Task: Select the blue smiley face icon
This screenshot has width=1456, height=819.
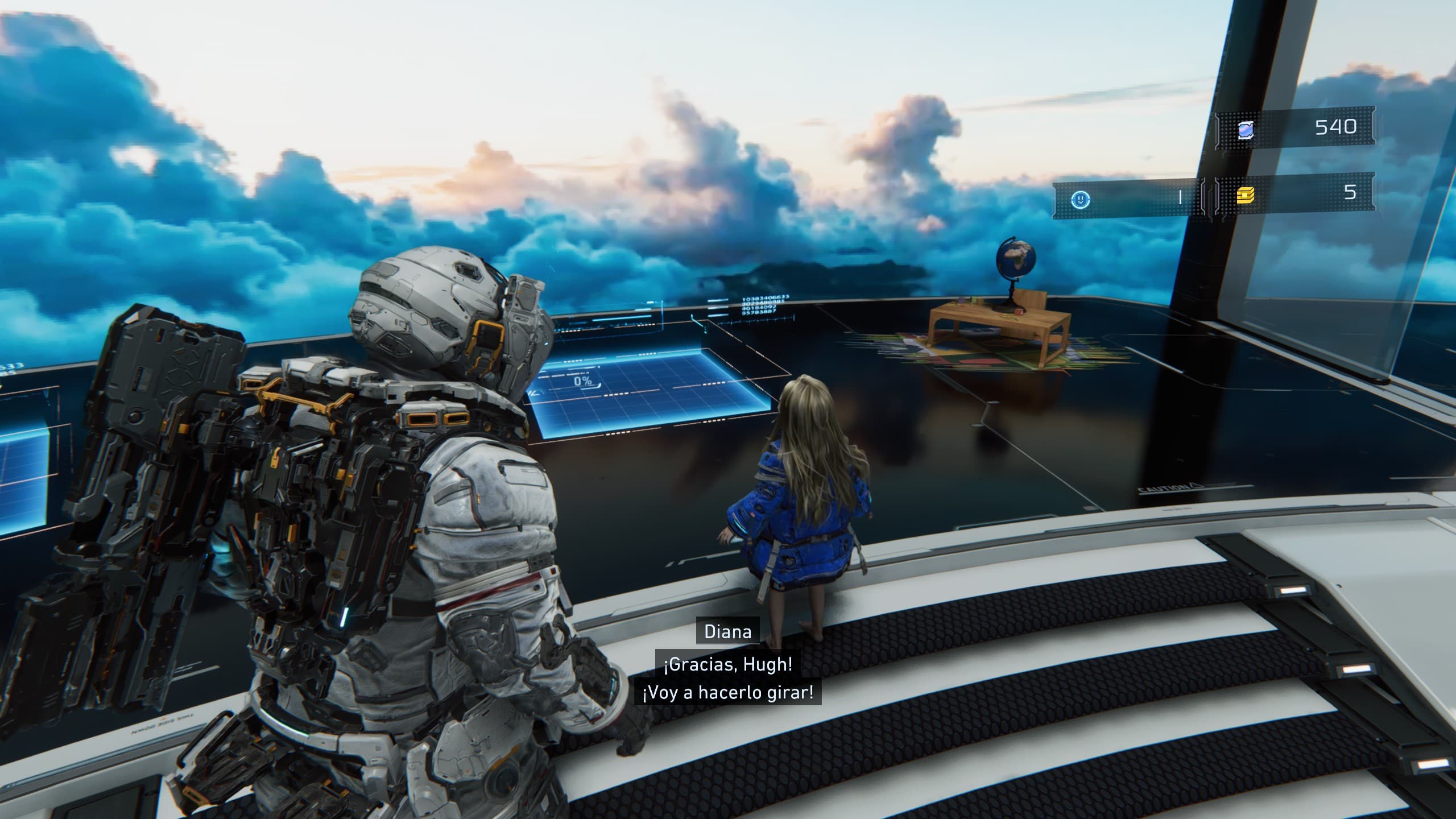Action: coord(1080,199)
